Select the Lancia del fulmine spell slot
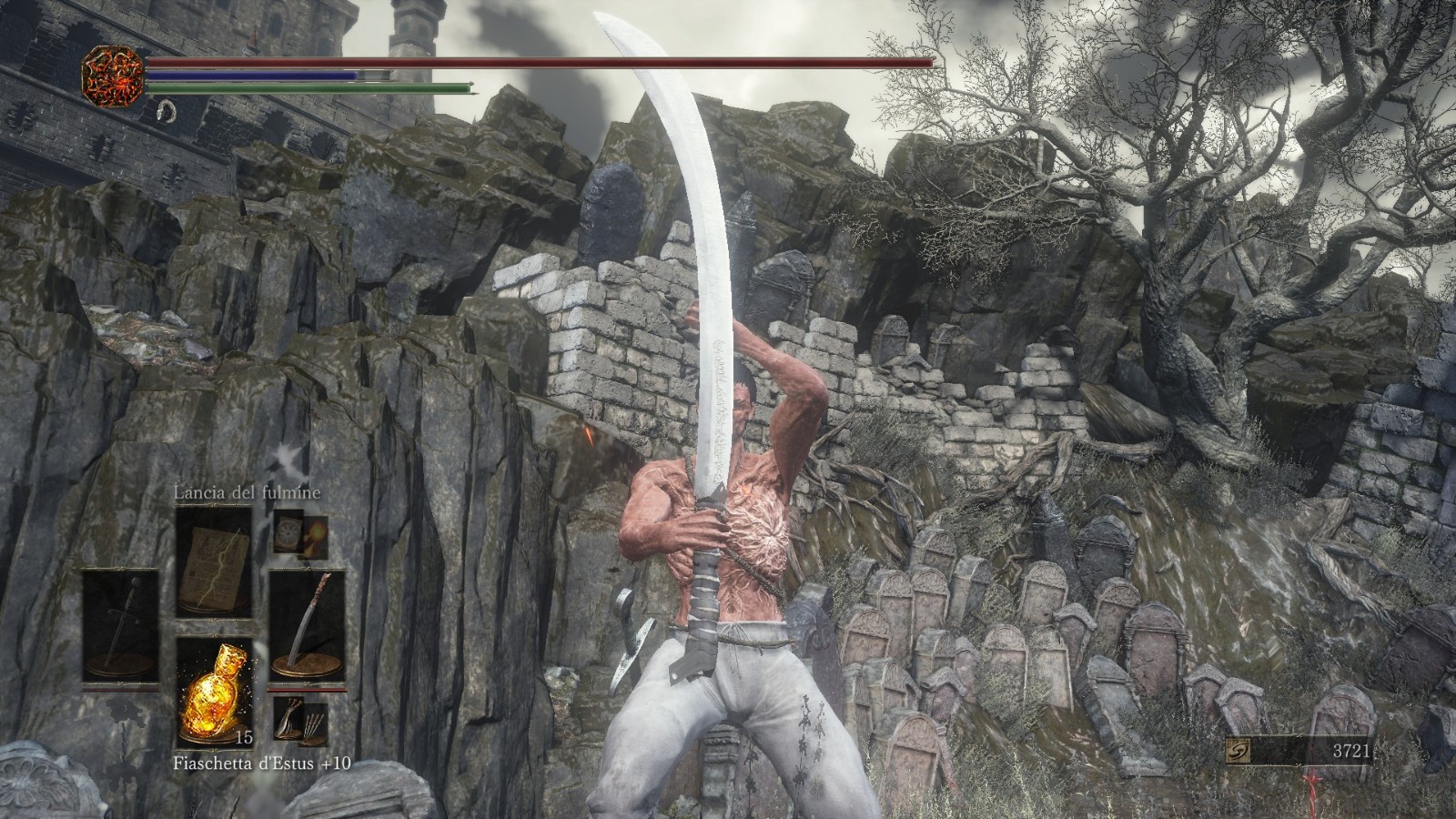Image resolution: width=1456 pixels, height=819 pixels. [x=214, y=559]
